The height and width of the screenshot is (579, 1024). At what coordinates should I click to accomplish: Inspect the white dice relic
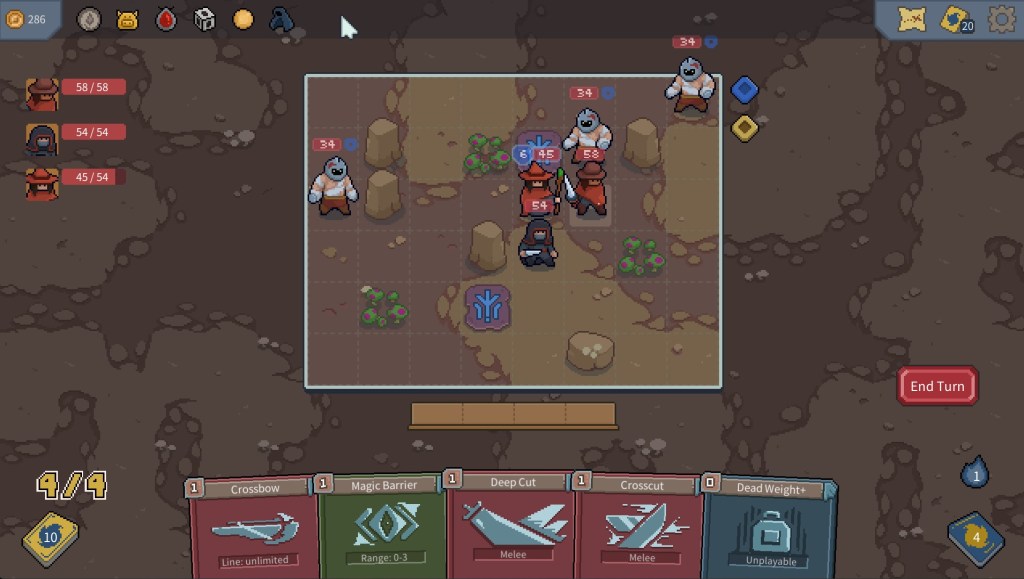pos(204,19)
